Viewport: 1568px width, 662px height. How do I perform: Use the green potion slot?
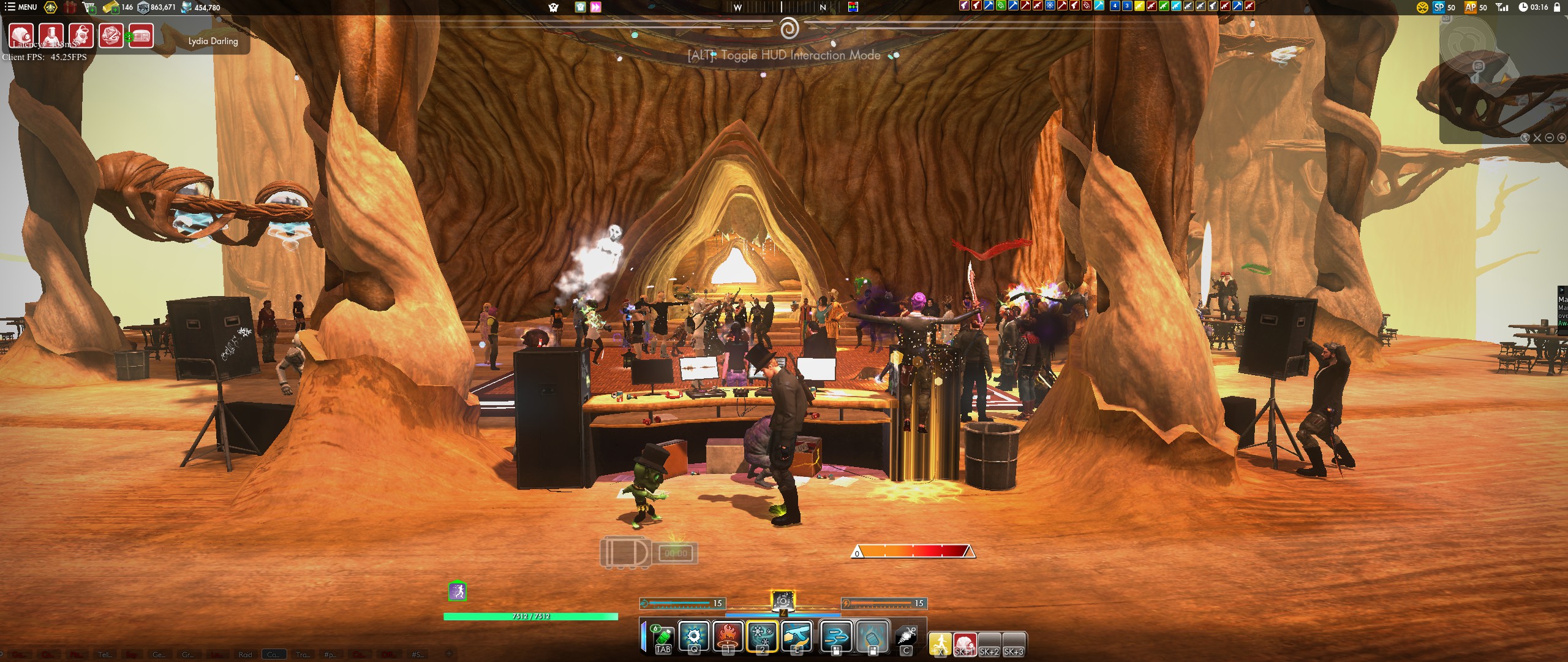tap(663, 636)
